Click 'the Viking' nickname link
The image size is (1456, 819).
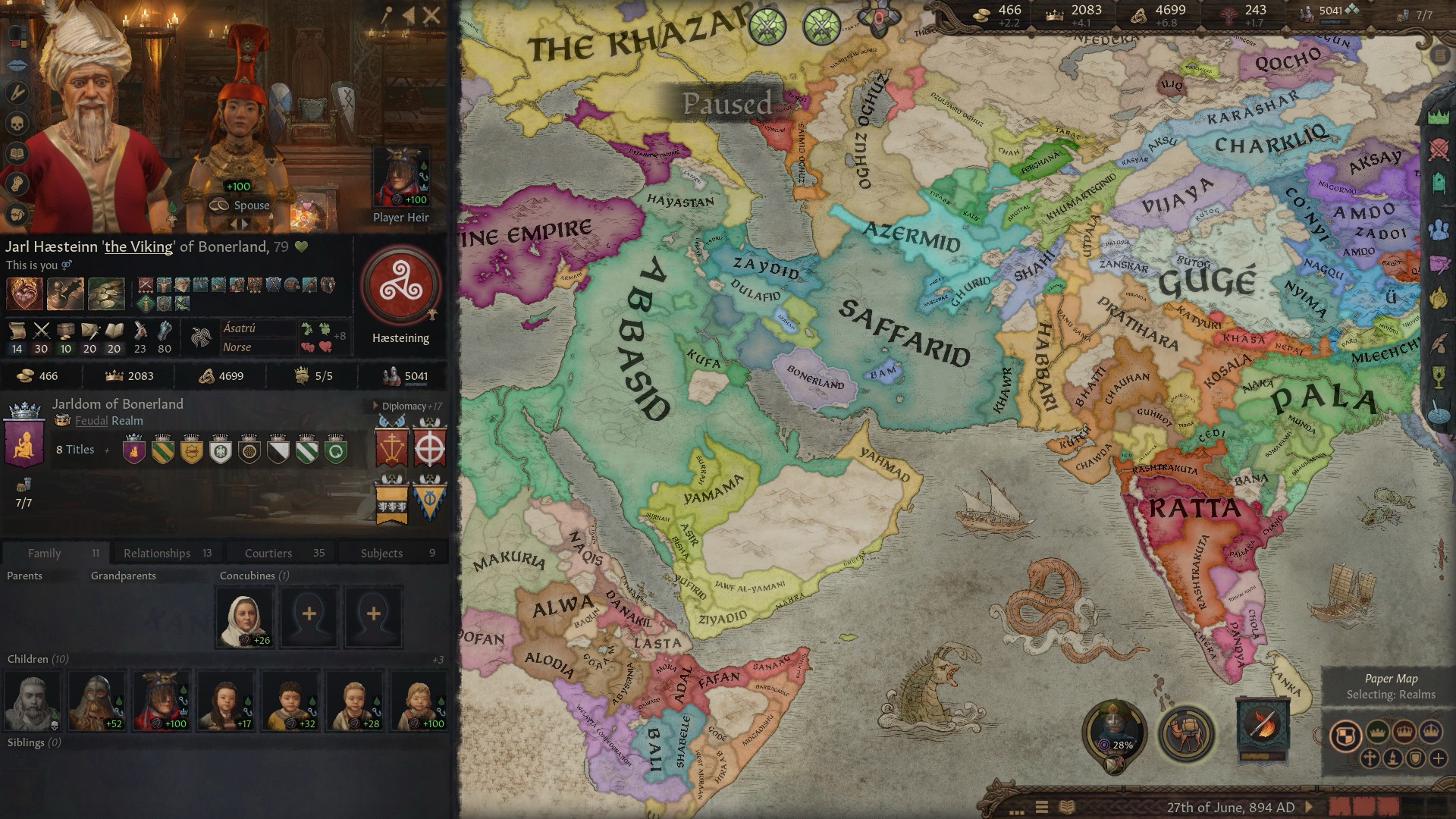pos(139,247)
